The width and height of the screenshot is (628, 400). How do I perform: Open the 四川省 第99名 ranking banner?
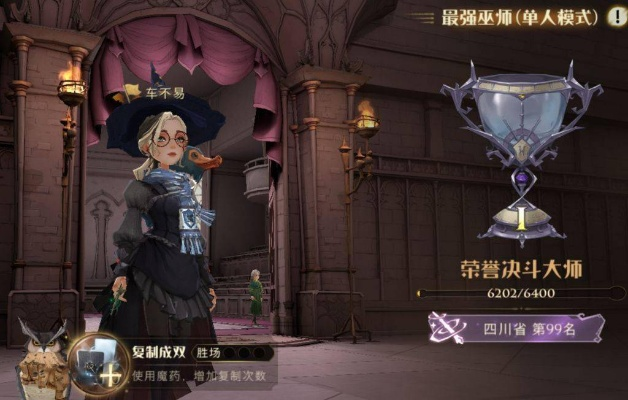[x=517, y=326]
